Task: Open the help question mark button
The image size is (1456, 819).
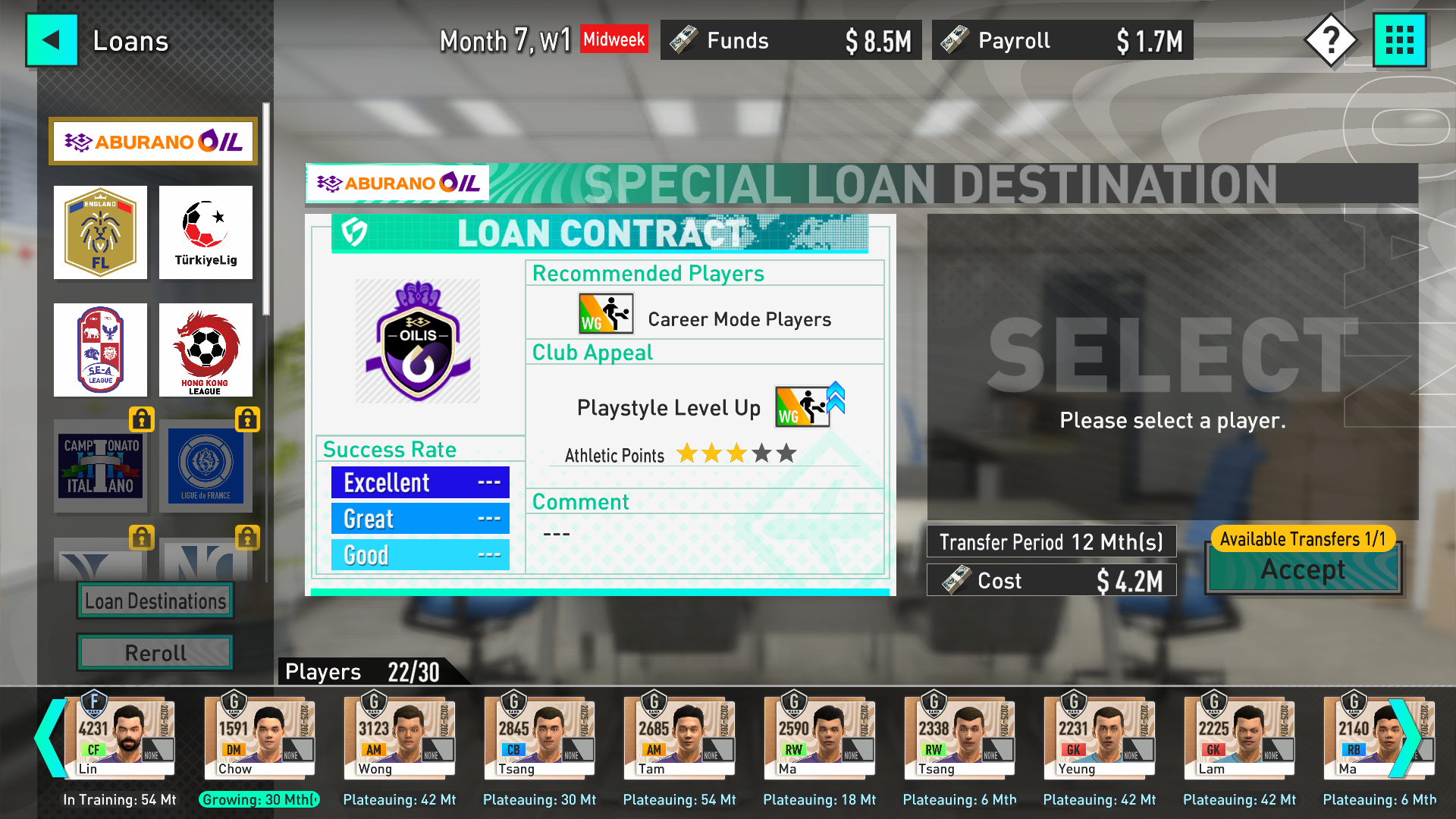Action: pos(1330,40)
